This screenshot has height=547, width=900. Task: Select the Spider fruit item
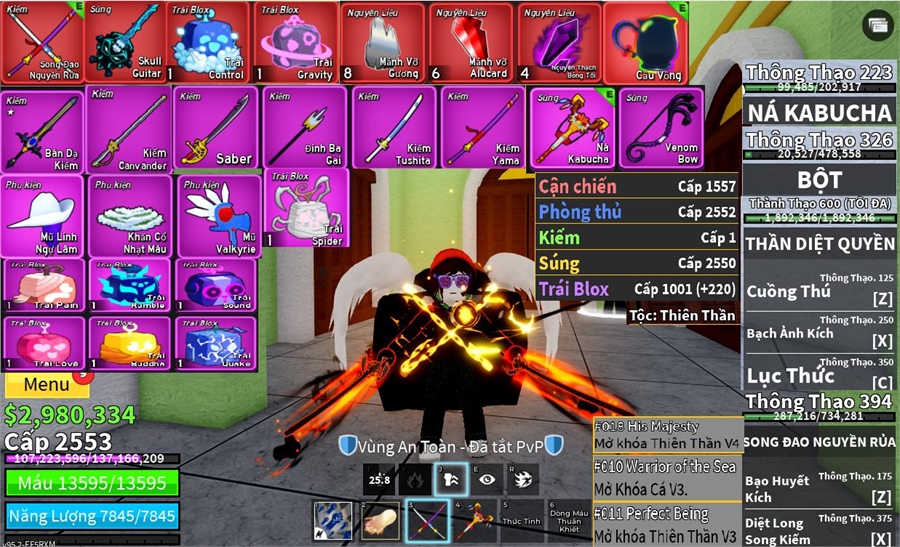pyautogui.click(x=306, y=210)
